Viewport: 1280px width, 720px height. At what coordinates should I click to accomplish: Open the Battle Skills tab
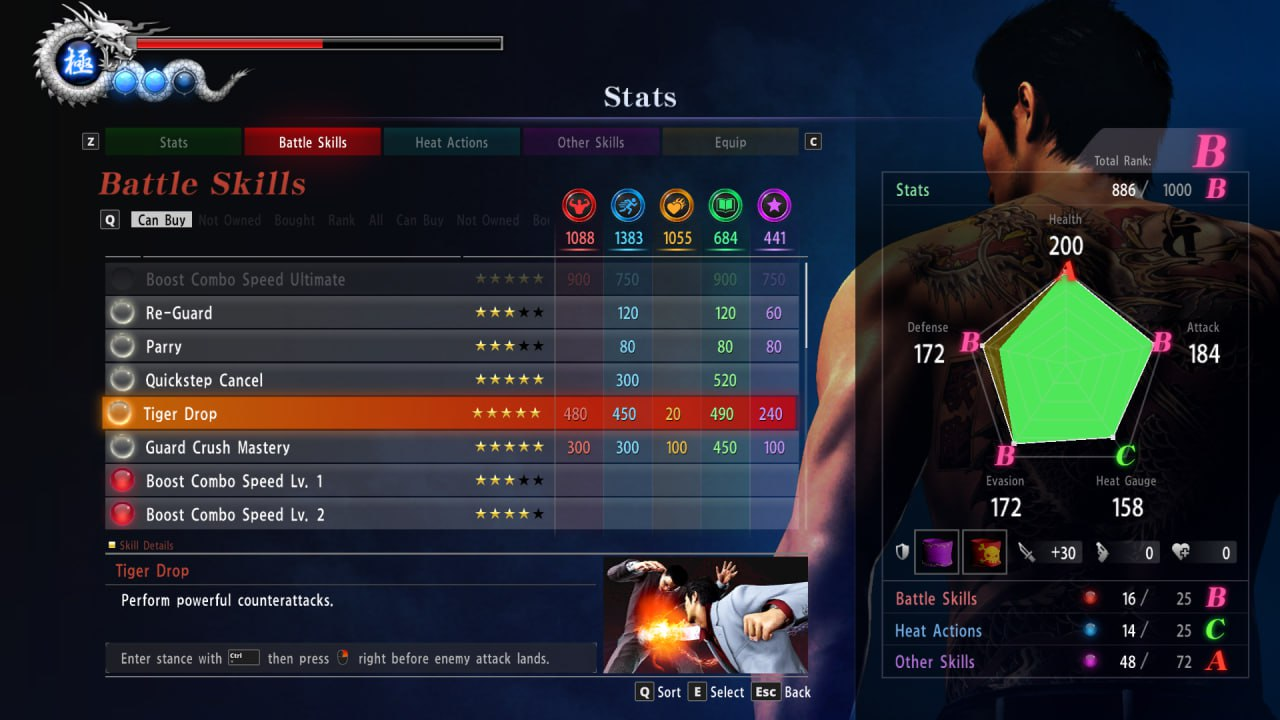(312, 142)
